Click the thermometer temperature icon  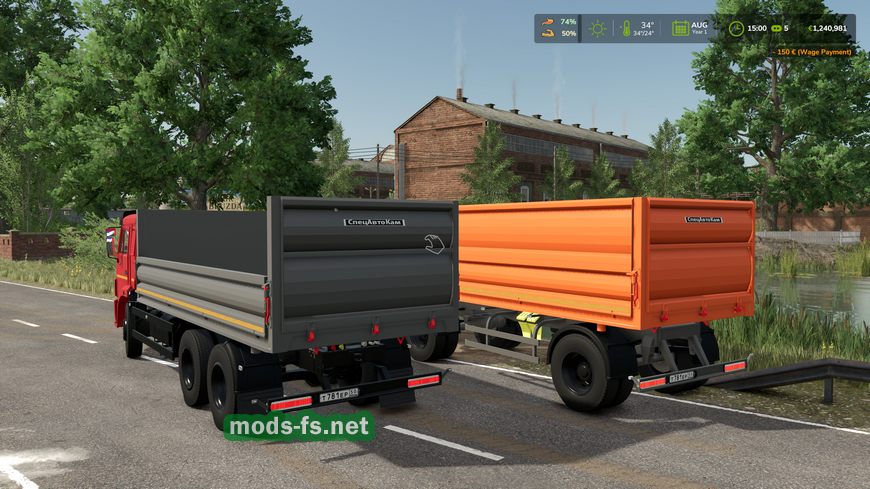pyautogui.click(x=627, y=29)
